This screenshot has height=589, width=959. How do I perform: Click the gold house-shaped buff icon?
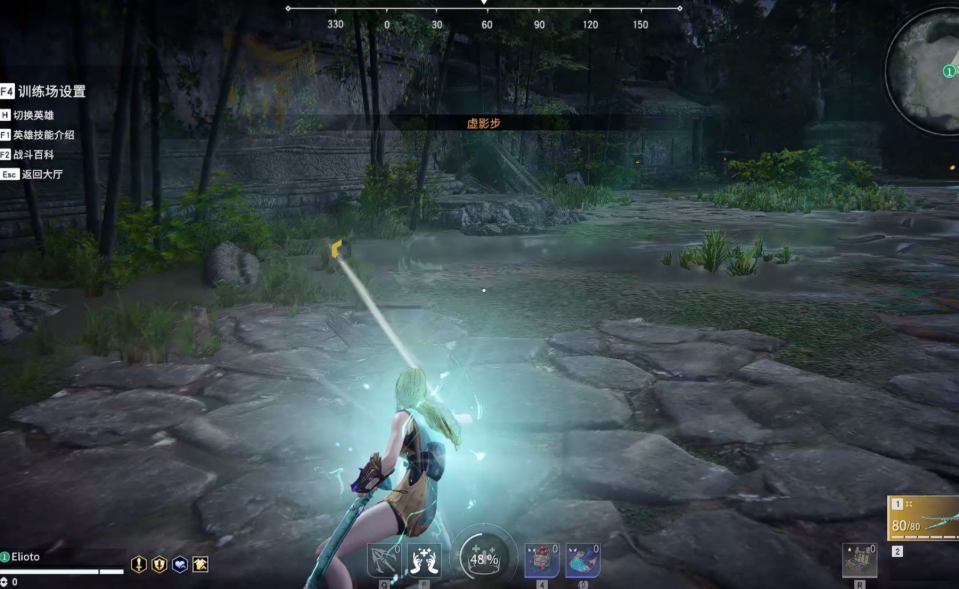201,565
